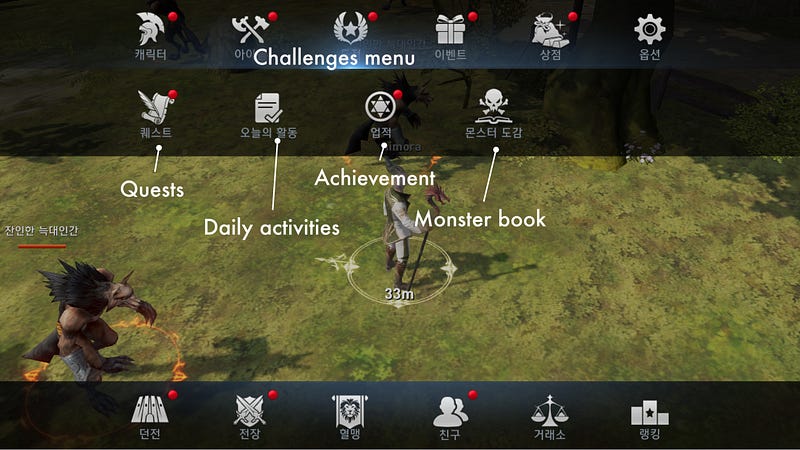Image resolution: width=800 pixels, height=450 pixels.
Task: Open the Trading Post scales icon
Action: click(550, 411)
